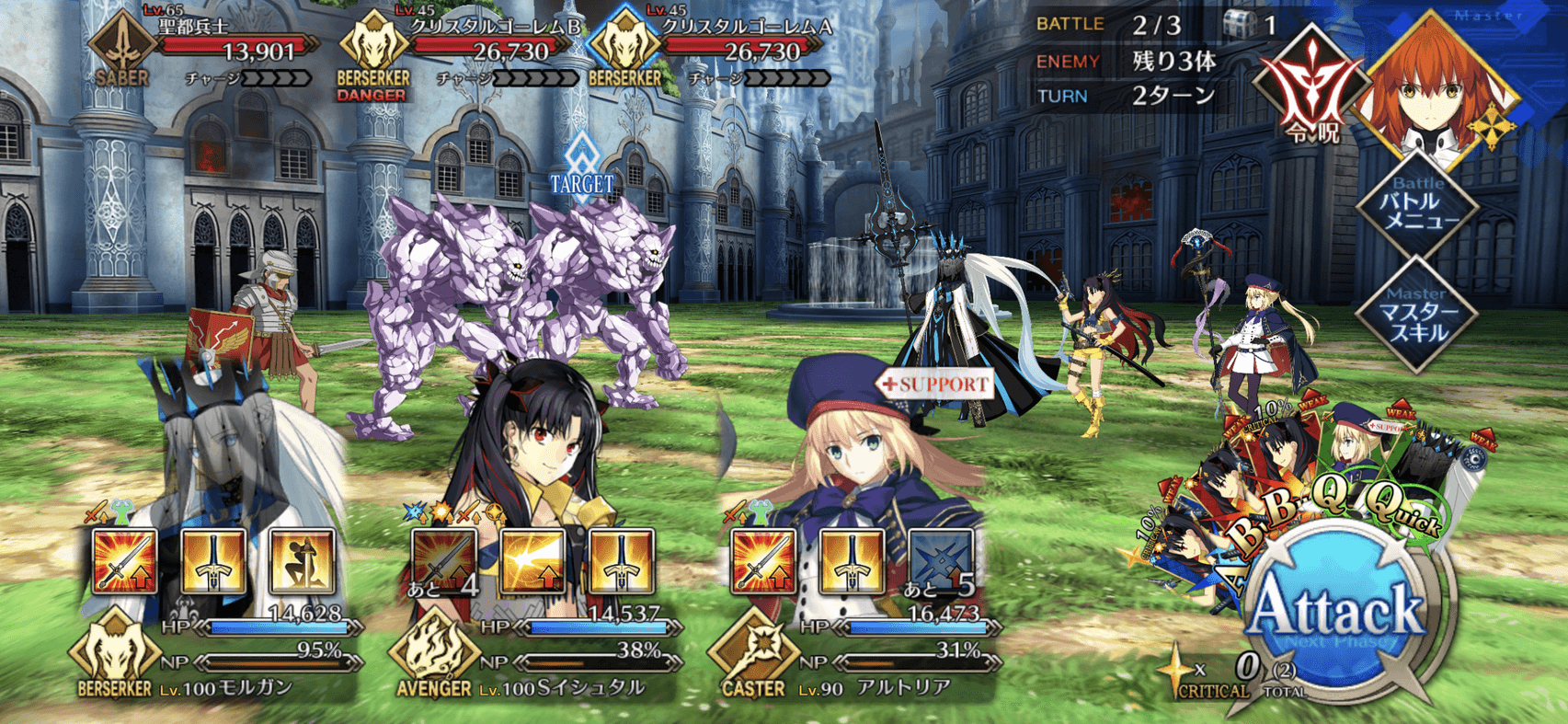The width and height of the screenshot is (1568, 724).
Task: Activate Morgan's kneeling figure skill
Action: (x=301, y=560)
